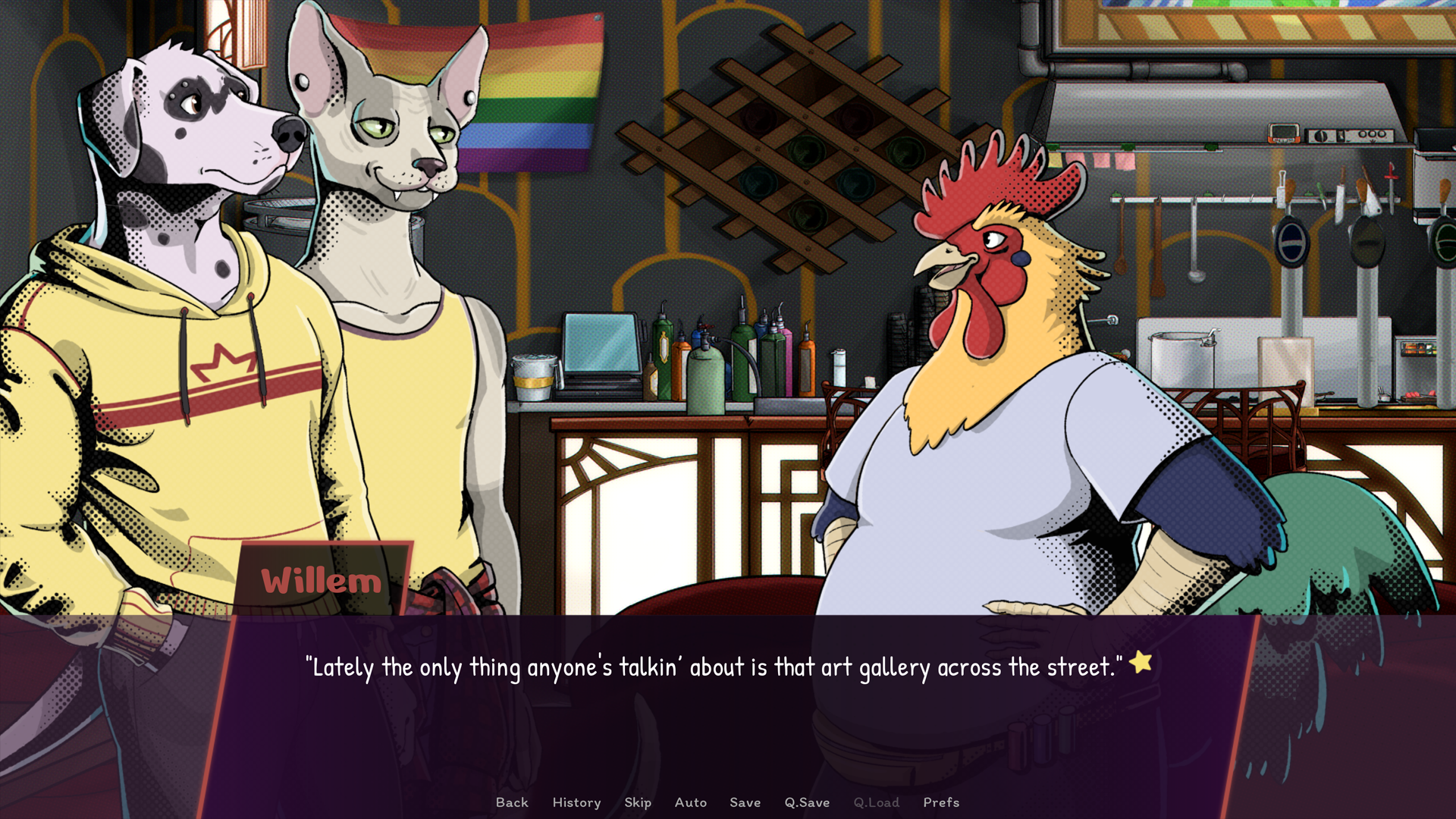Open the dialogue History log
Viewport: 1456px width, 819px height.
pos(576,802)
